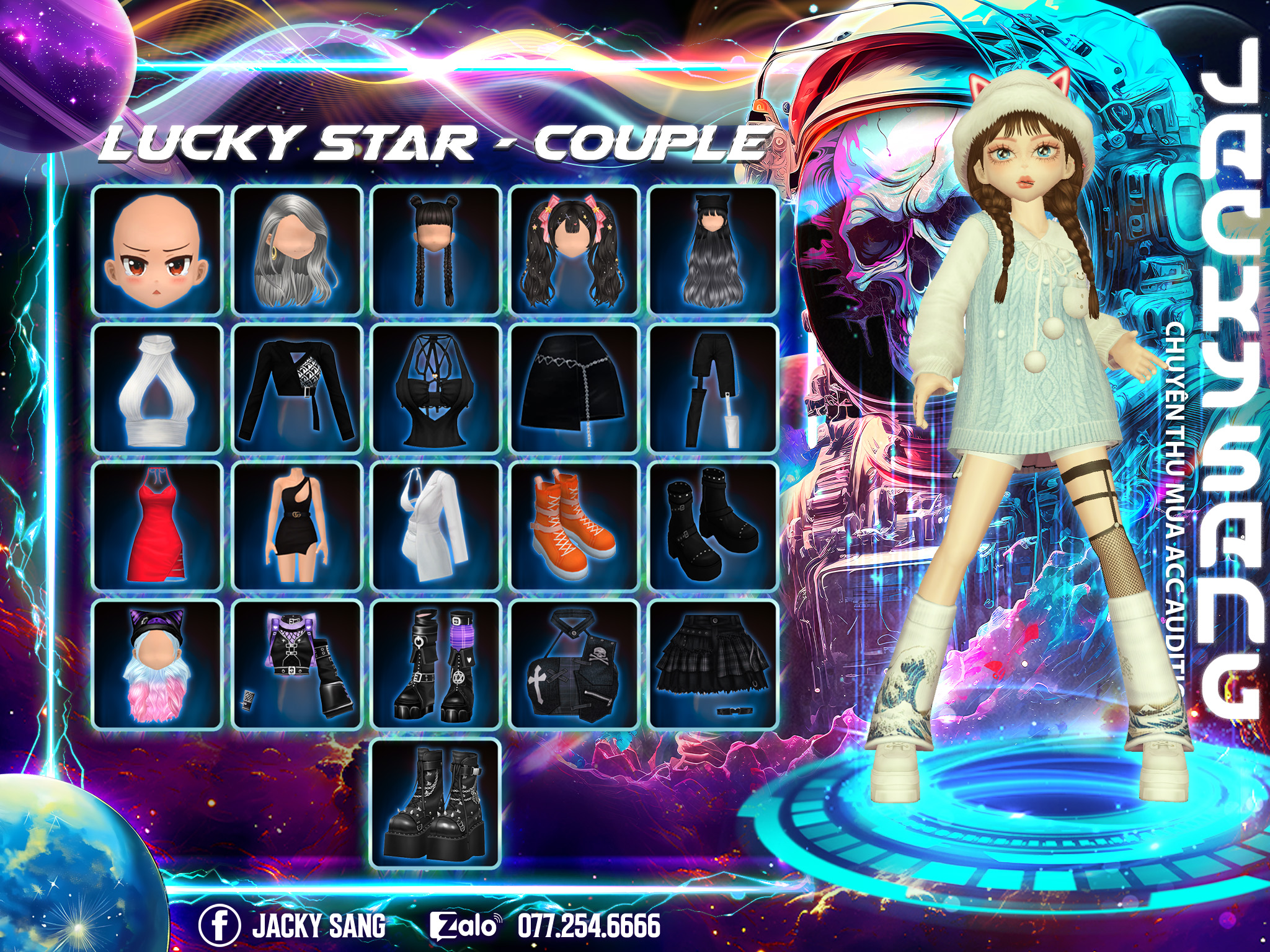Image resolution: width=1270 pixels, height=952 pixels.
Task: Choose the black cat-ear beanie with gray hair
Action: [x=713, y=250]
